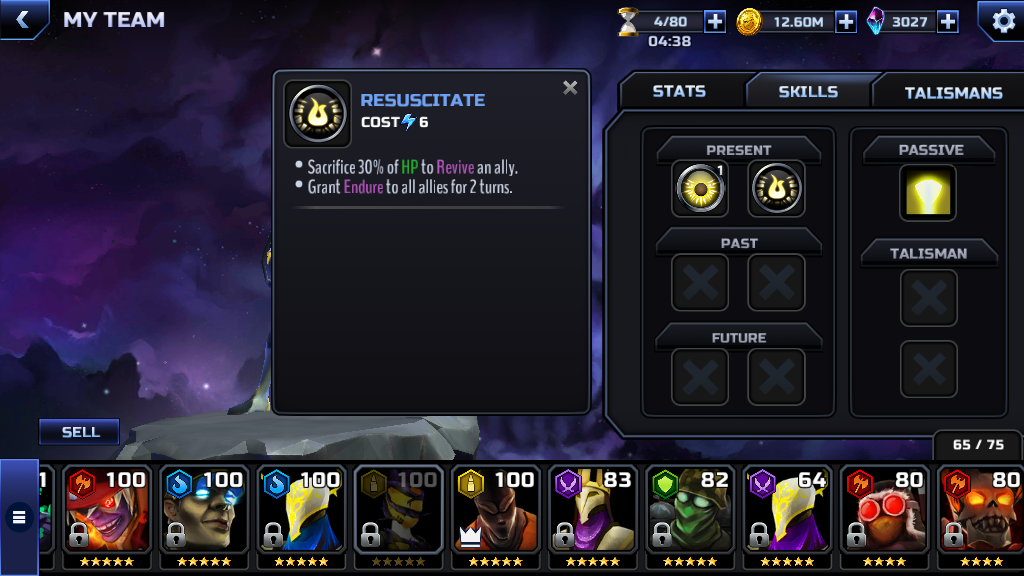Select the first Present skill icon
Screen dimensions: 1024x576
tap(699, 189)
